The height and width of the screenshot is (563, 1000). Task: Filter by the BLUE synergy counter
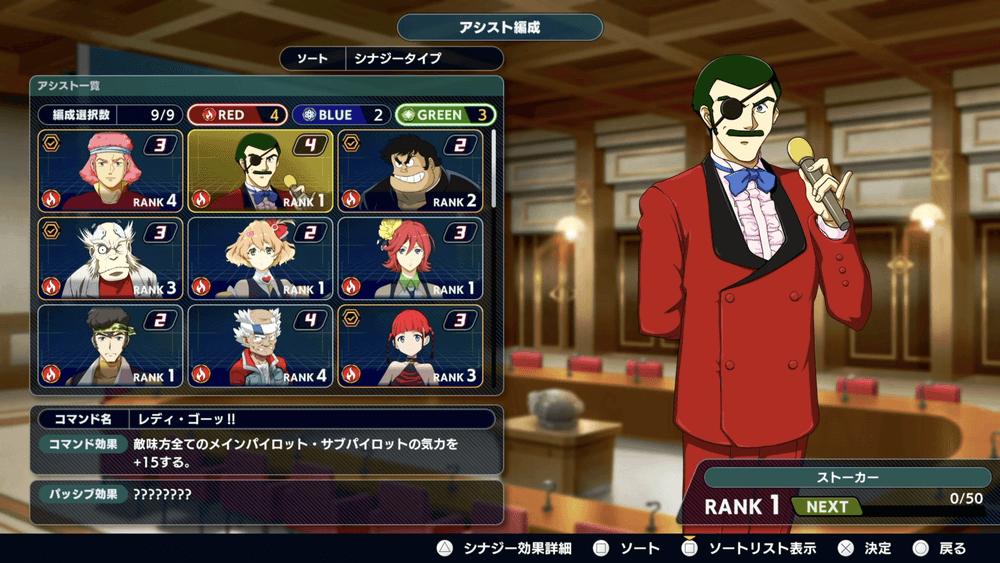coord(341,115)
